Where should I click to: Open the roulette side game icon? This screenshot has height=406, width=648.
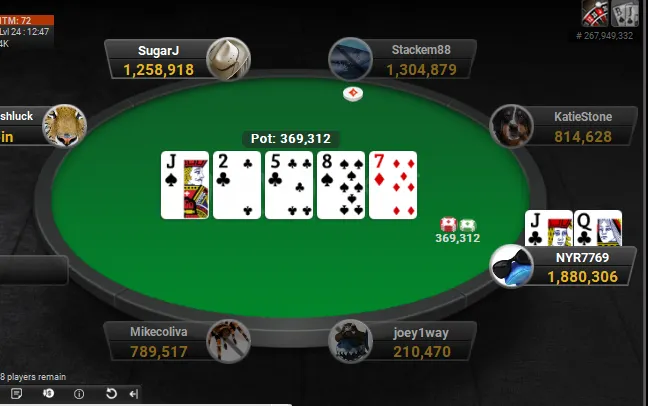tap(597, 13)
